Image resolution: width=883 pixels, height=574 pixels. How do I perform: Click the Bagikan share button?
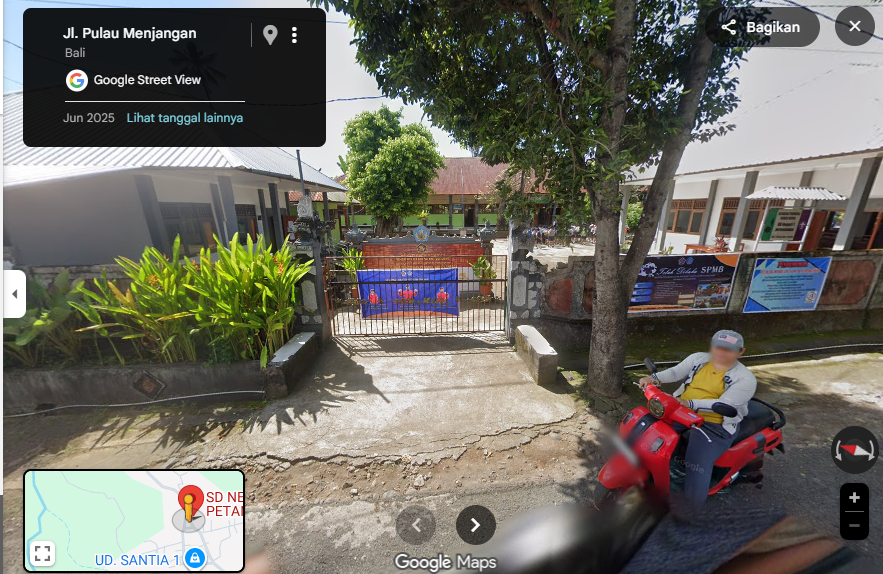pyautogui.click(x=762, y=27)
